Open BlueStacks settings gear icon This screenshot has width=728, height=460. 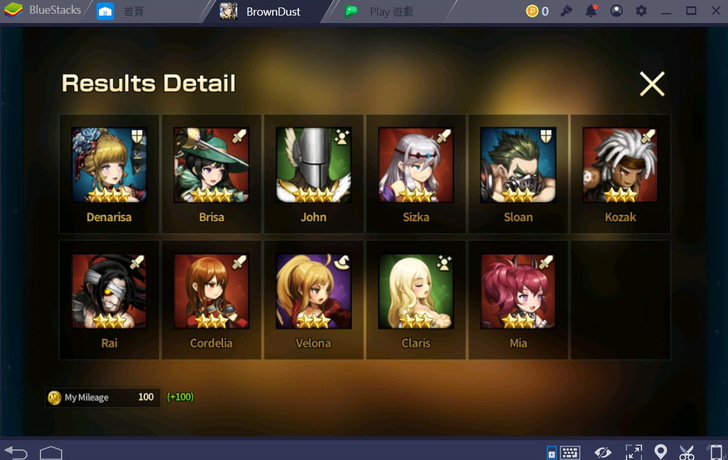pyautogui.click(x=641, y=12)
